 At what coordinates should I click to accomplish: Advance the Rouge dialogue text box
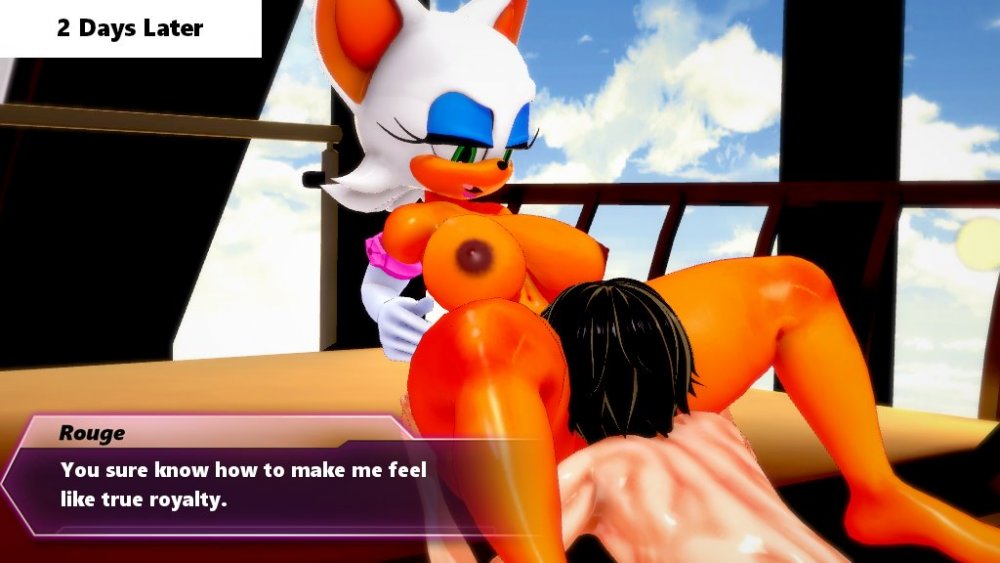243,483
